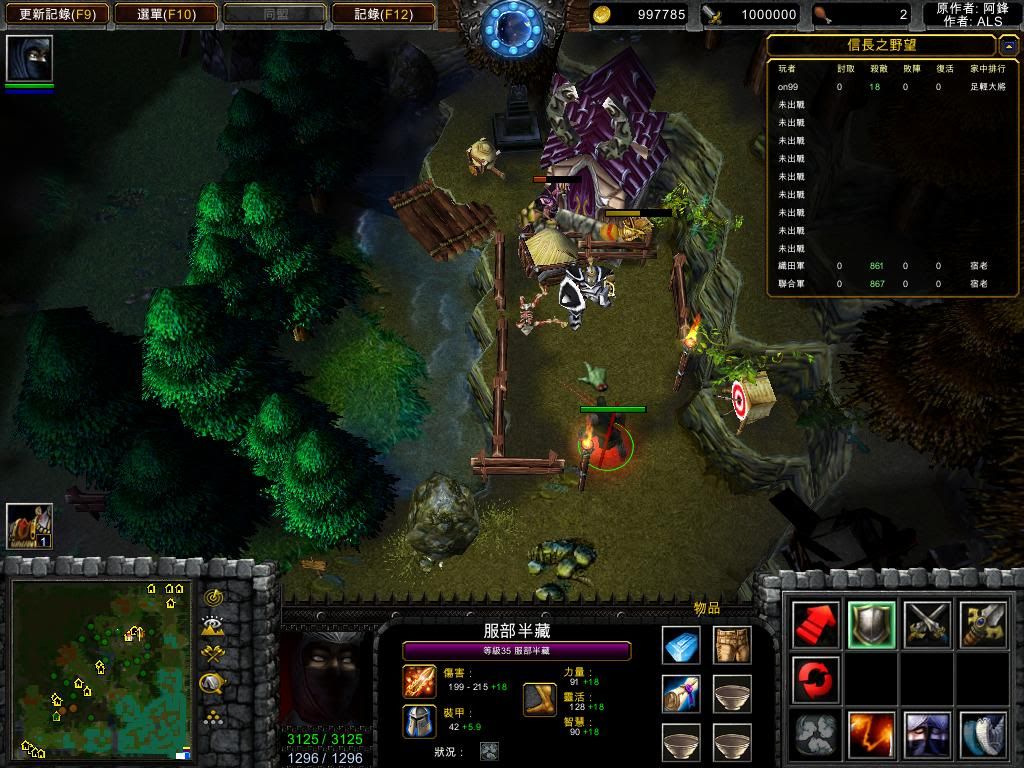The width and height of the screenshot is (1024, 768).
Task: Activate the minimap signal ping button
Action: (212, 597)
